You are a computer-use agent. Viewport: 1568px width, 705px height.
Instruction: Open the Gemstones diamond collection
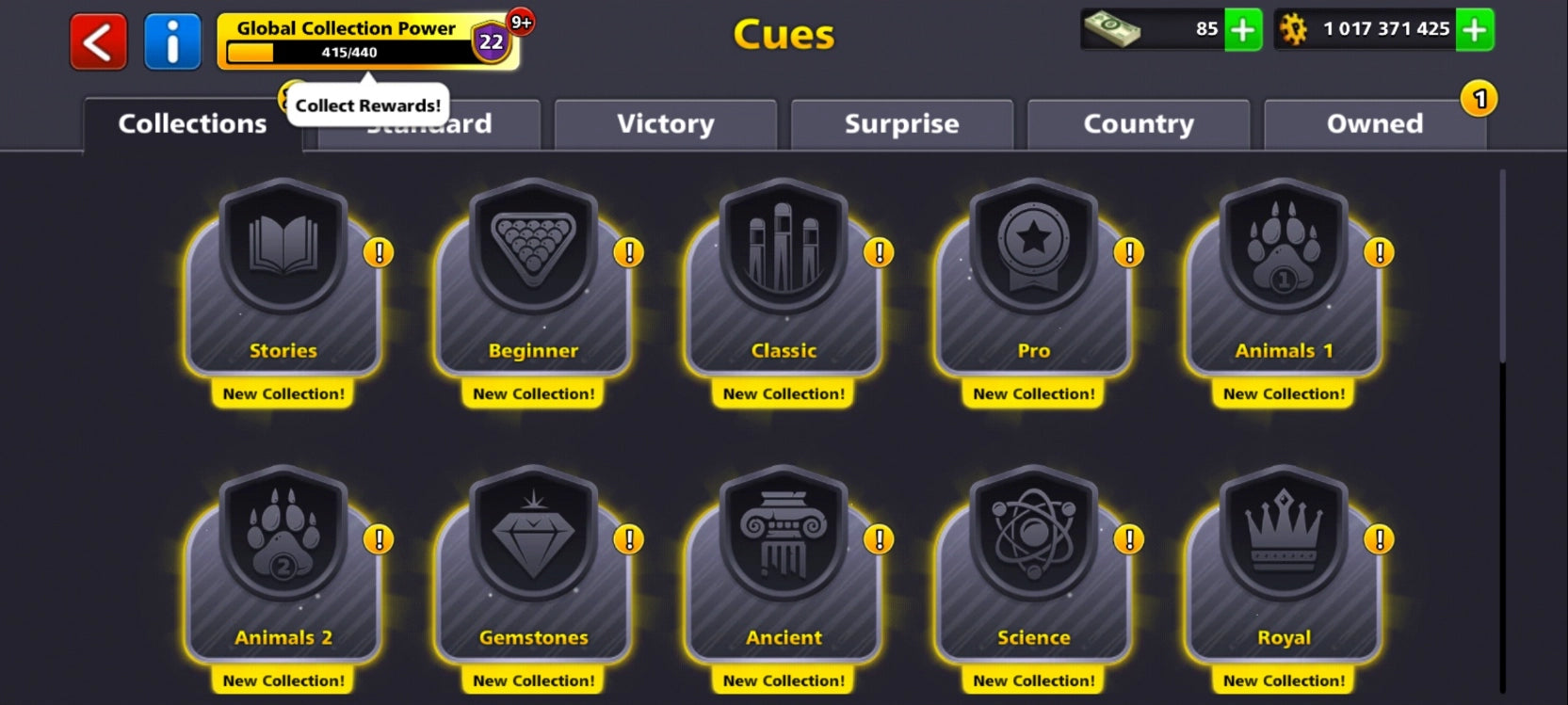tap(532, 569)
